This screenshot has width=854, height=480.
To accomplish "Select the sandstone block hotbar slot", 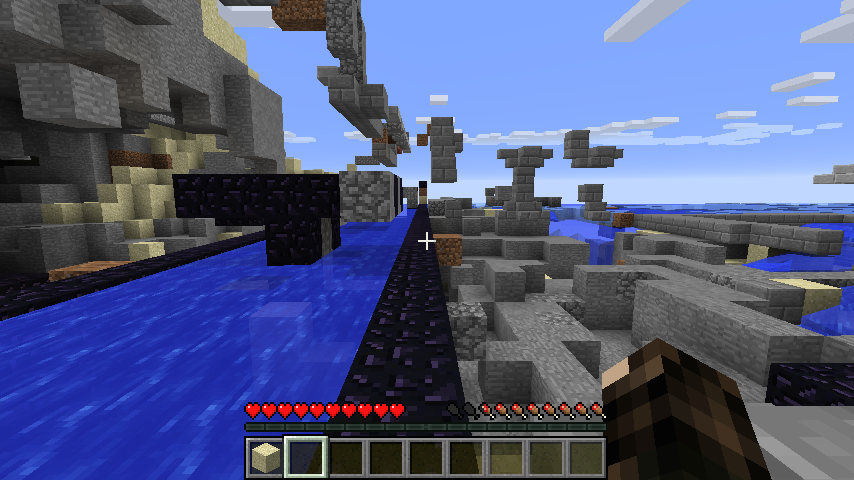I will (x=265, y=458).
